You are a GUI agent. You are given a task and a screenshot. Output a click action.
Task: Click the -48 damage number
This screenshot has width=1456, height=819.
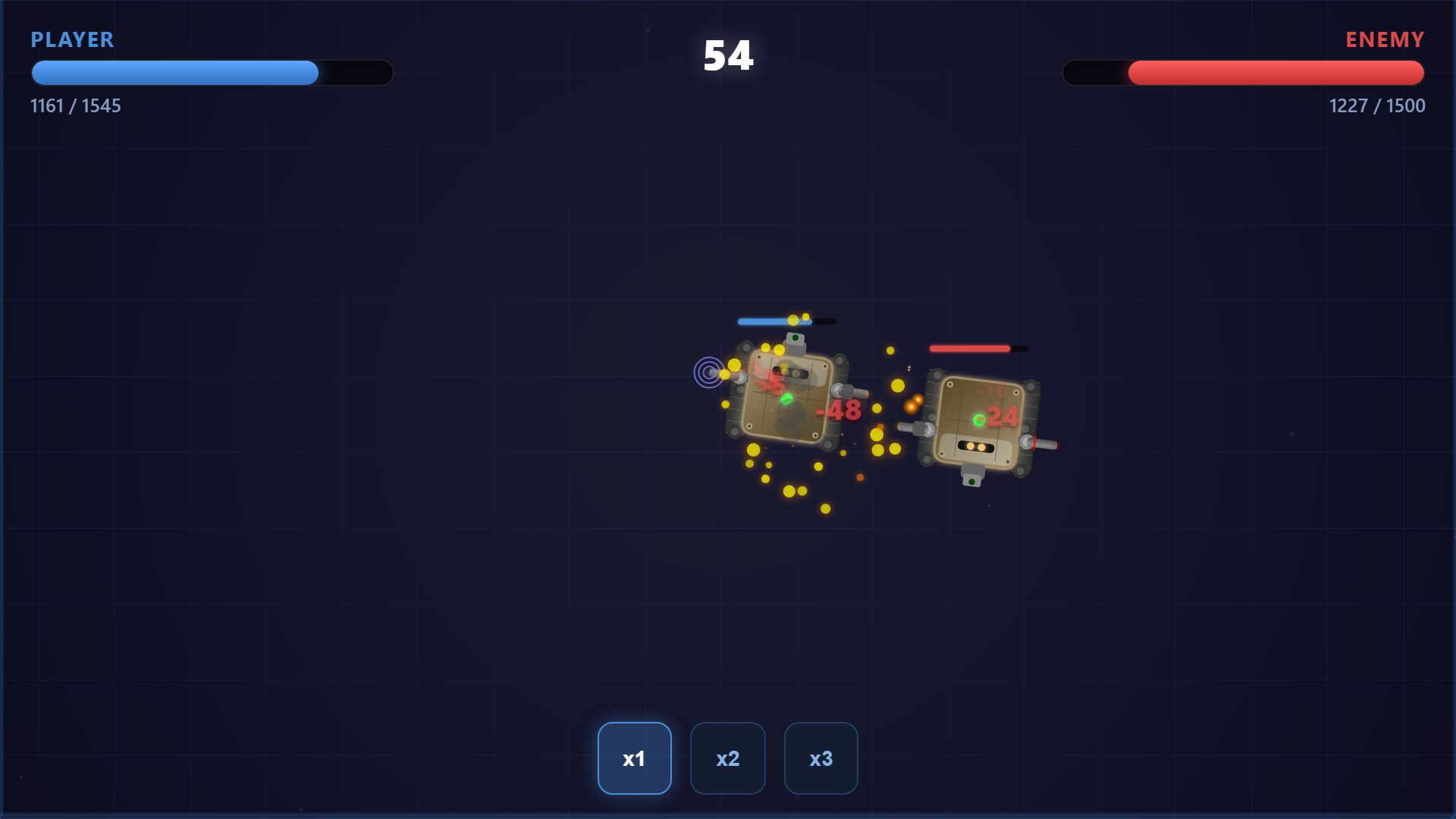tap(838, 412)
